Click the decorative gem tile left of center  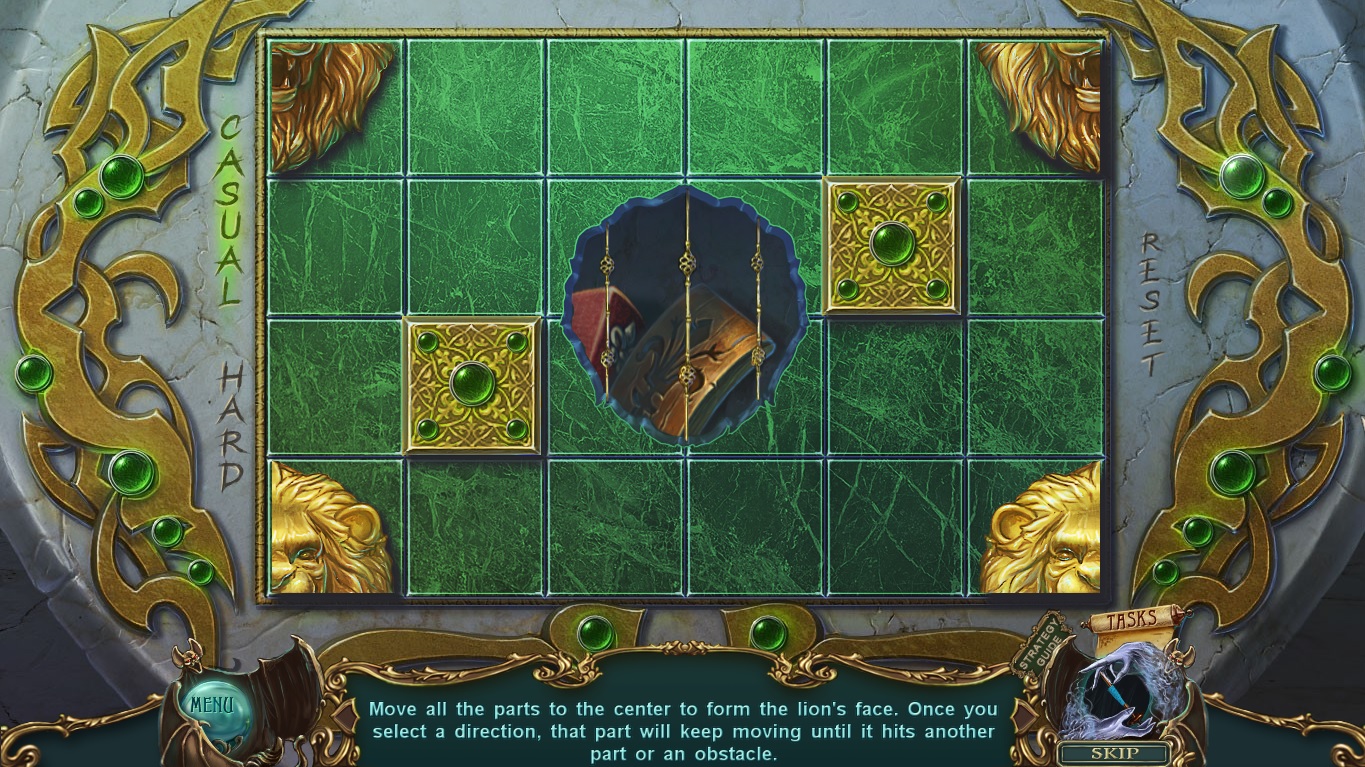(x=472, y=385)
